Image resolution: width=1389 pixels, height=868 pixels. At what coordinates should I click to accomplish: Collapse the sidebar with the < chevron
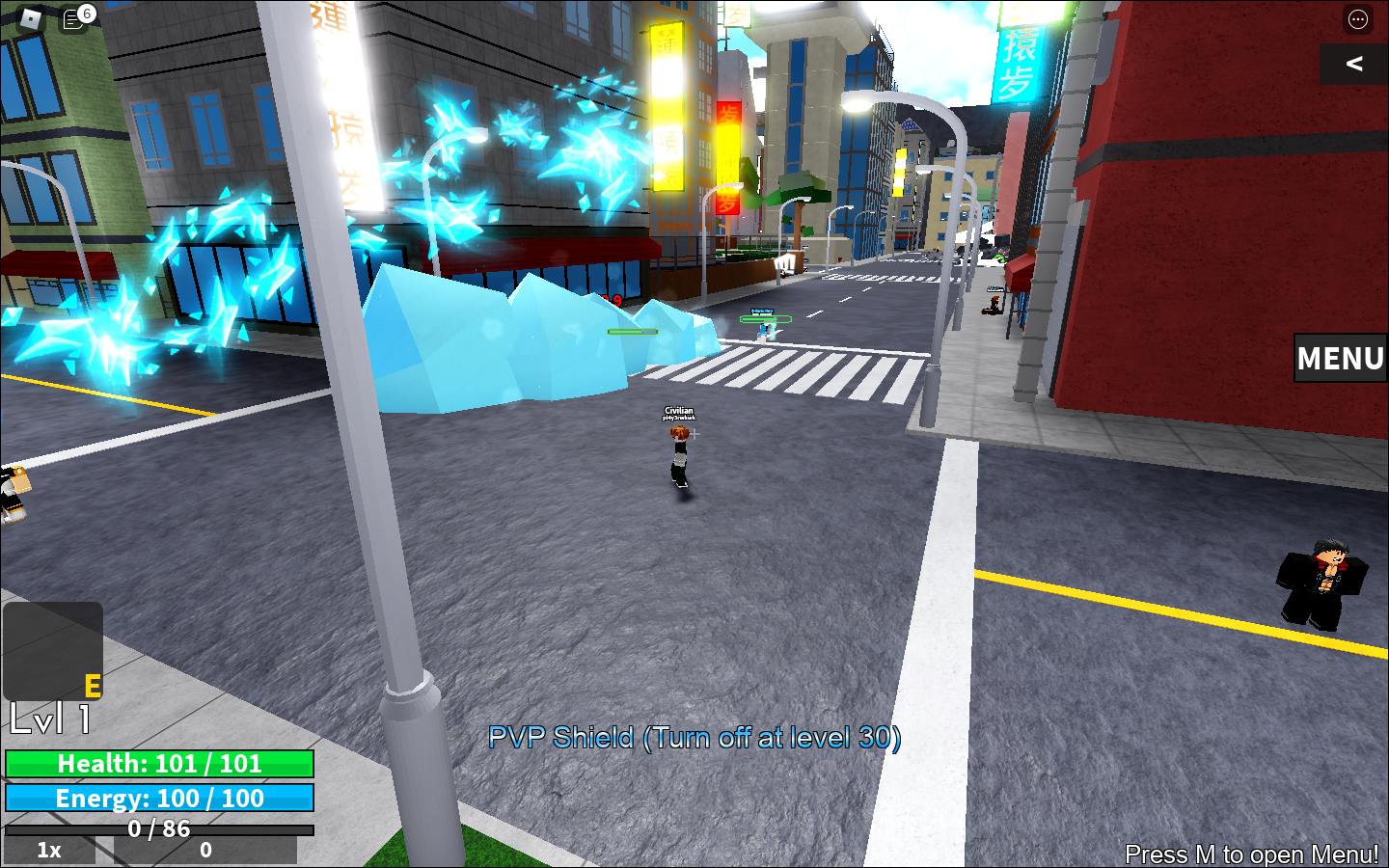tap(1353, 66)
